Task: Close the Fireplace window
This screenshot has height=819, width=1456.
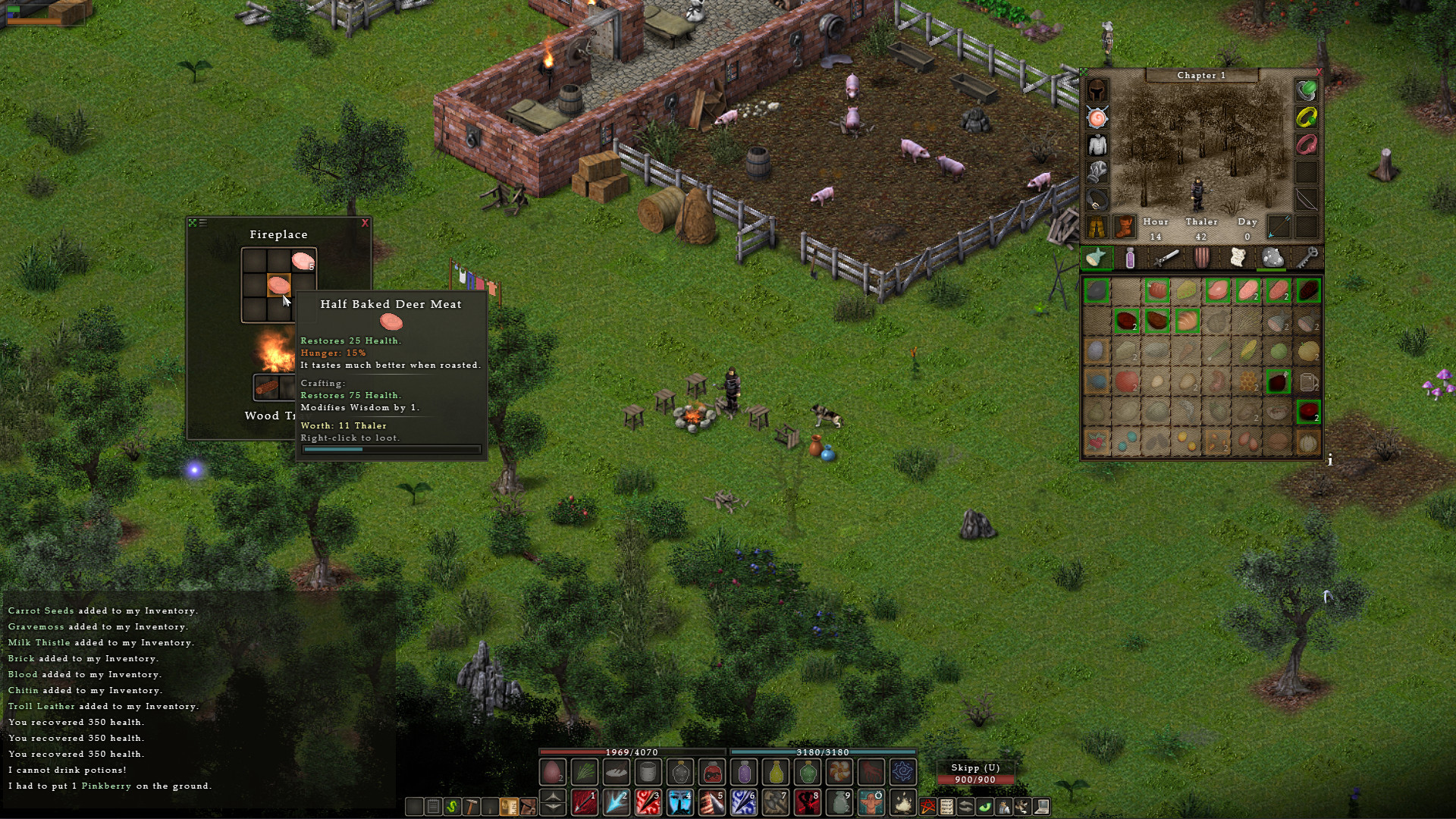Action: [x=365, y=223]
